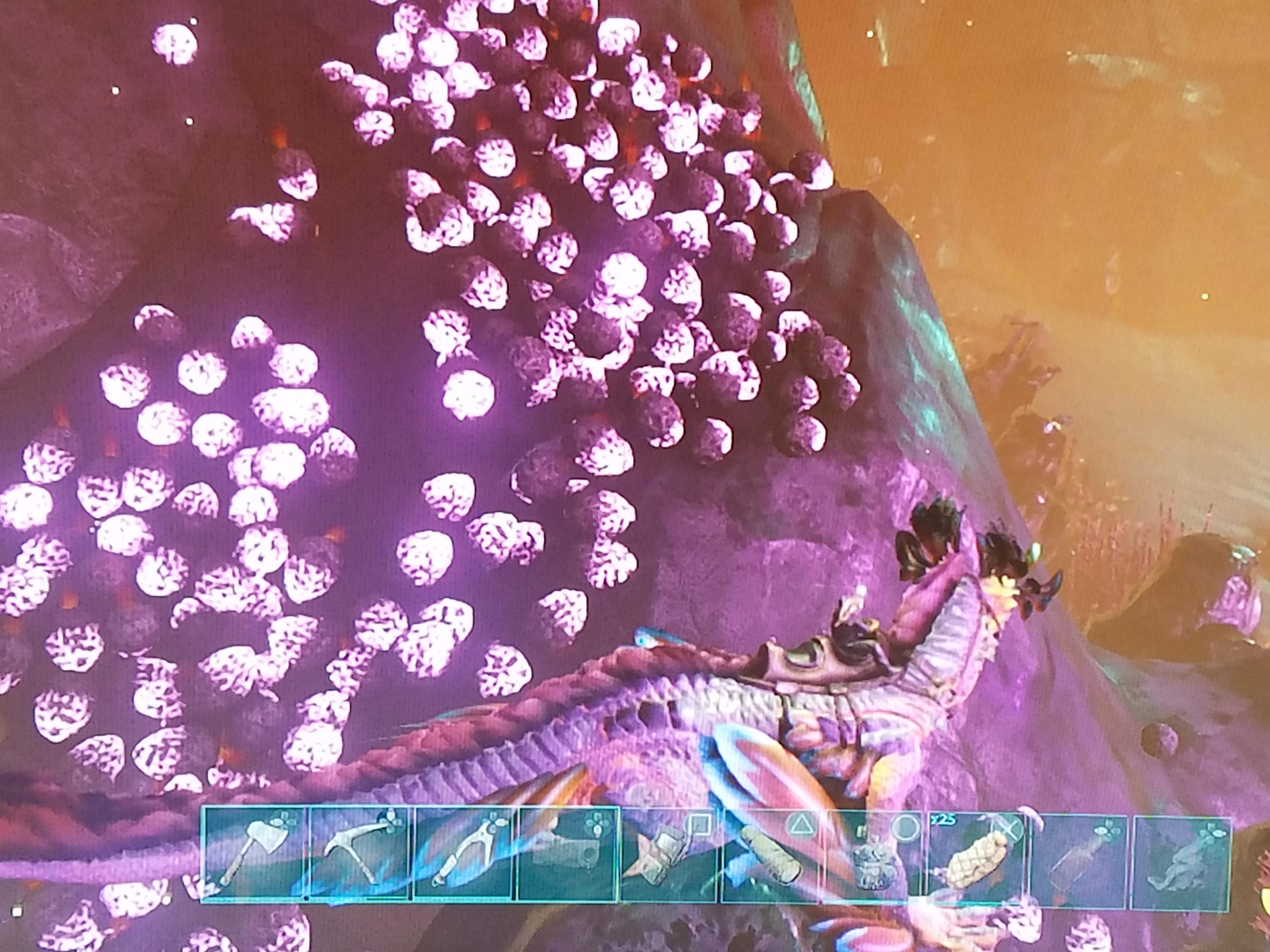Choose the slingshot hotbar slot
Viewport: 1270px width, 952px height.
pos(464,853)
